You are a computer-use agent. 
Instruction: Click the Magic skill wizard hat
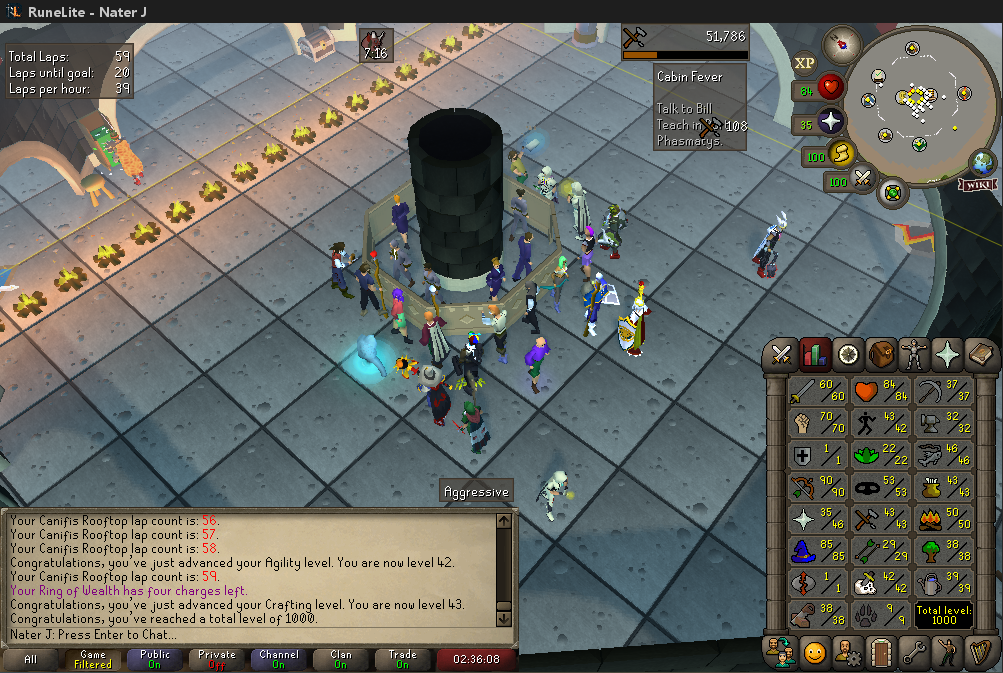click(x=817, y=552)
